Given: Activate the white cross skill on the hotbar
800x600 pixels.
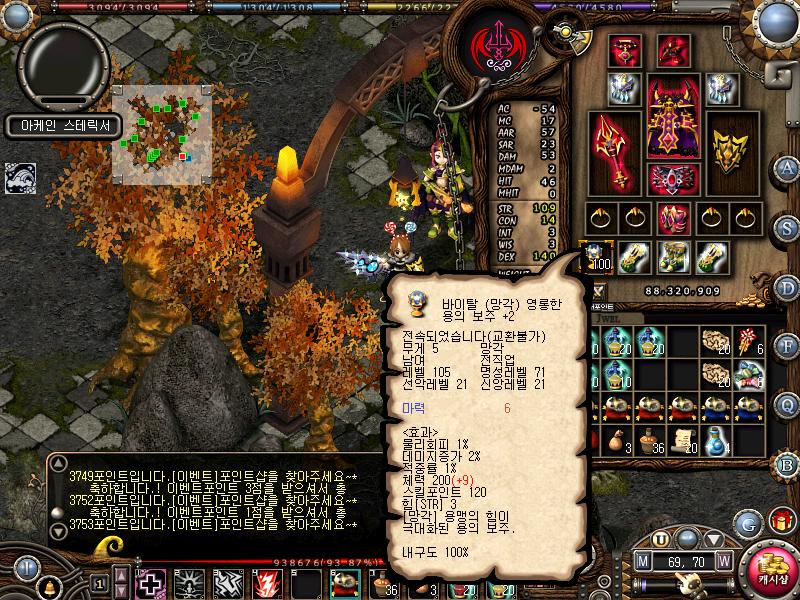Looking at the screenshot, I should [x=152, y=584].
